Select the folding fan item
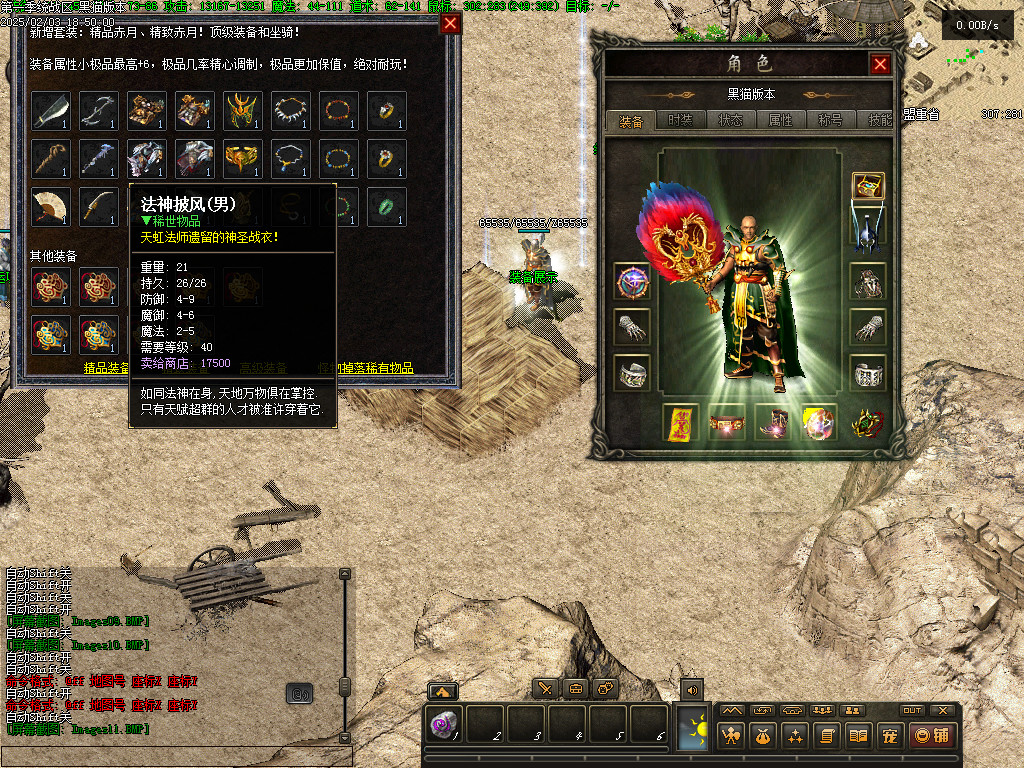1024x768 pixels. coord(51,206)
